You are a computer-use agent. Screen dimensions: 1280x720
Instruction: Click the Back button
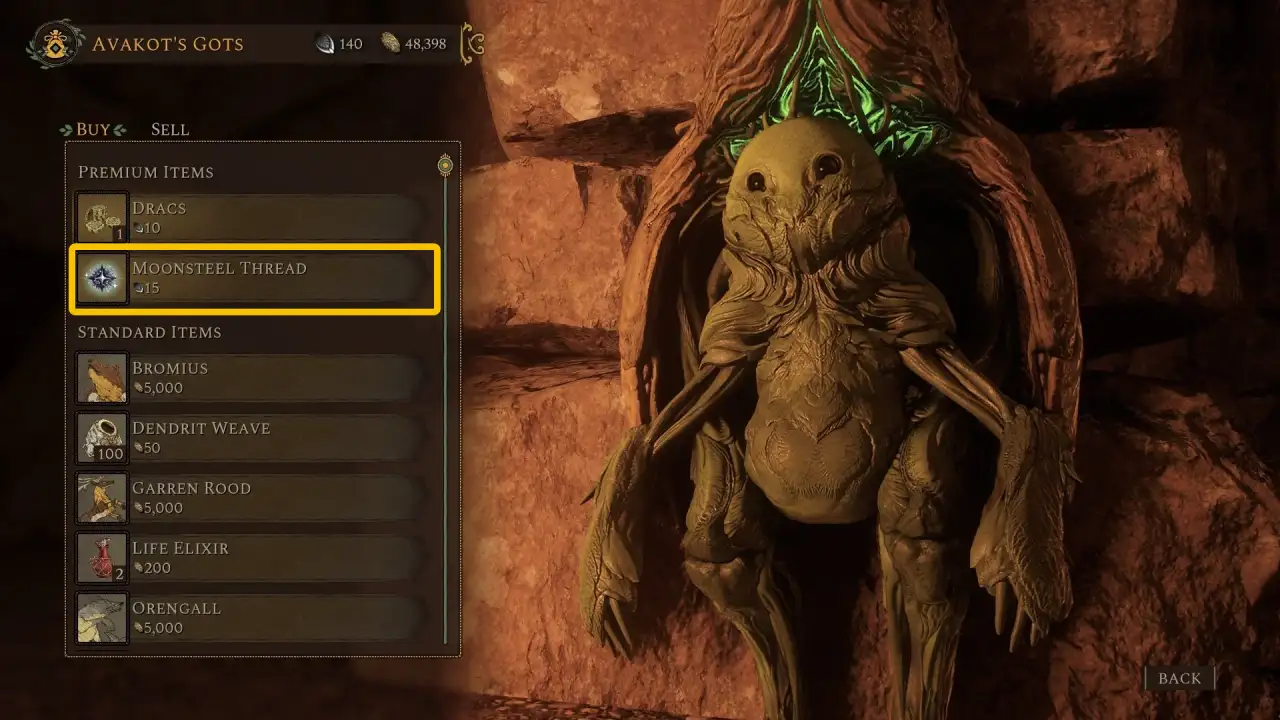1179,678
